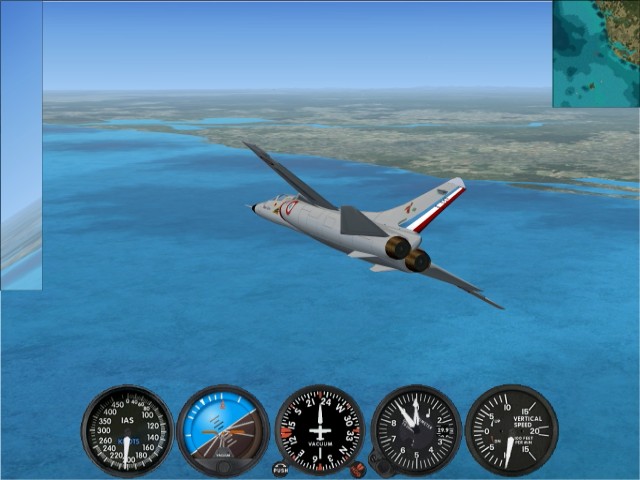Click the heading gauge PUSH knob
Viewport: 640px width, 480px height.
pyautogui.click(x=280, y=468)
